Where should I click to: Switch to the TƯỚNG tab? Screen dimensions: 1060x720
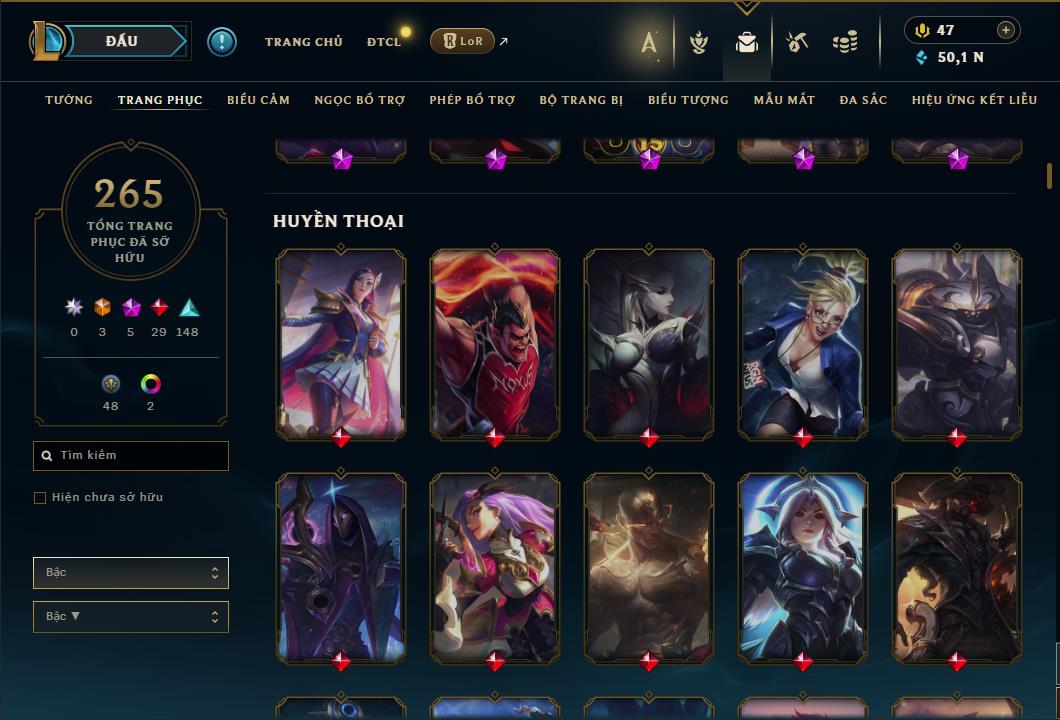point(69,100)
